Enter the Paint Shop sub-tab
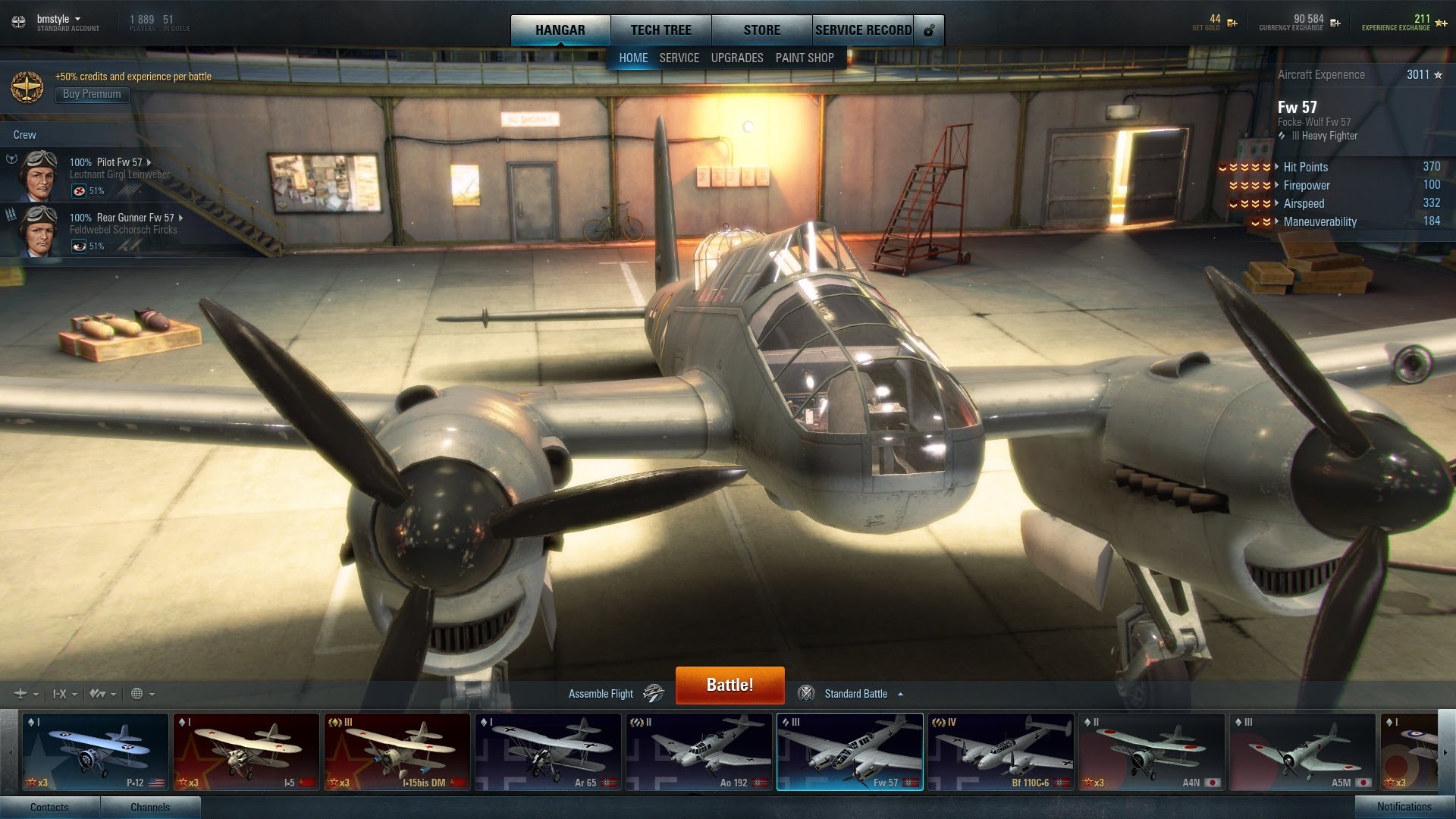The width and height of the screenshot is (1456, 819). click(x=804, y=58)
